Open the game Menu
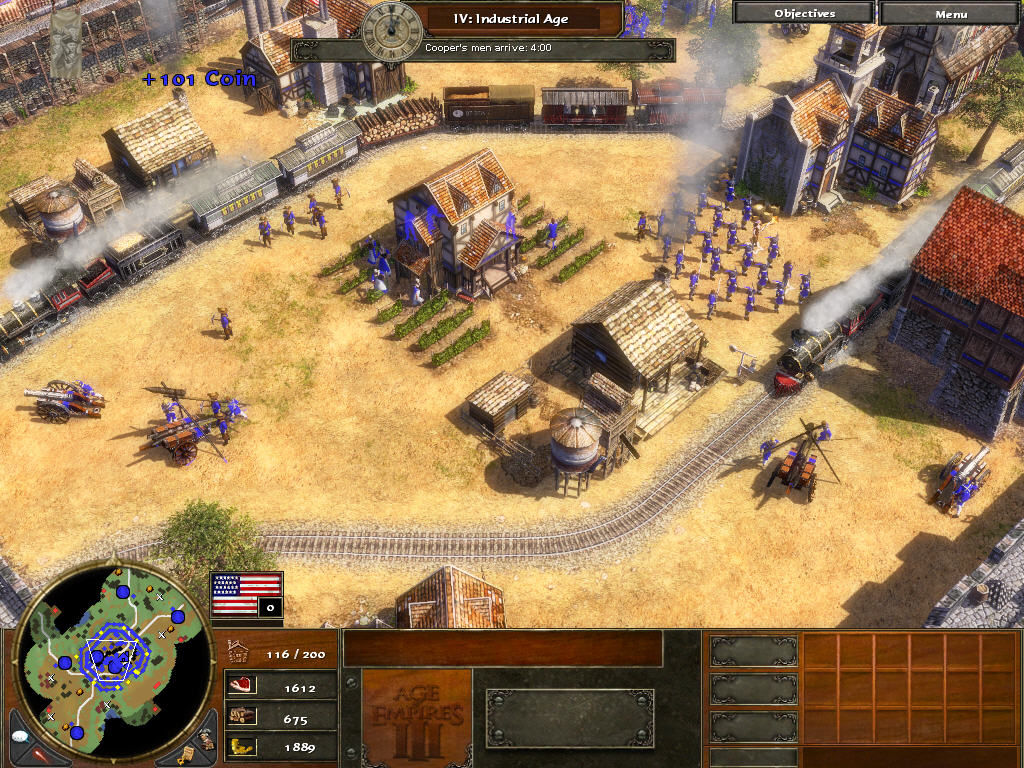Screen dimensions: 1024x768 [951, 13]
